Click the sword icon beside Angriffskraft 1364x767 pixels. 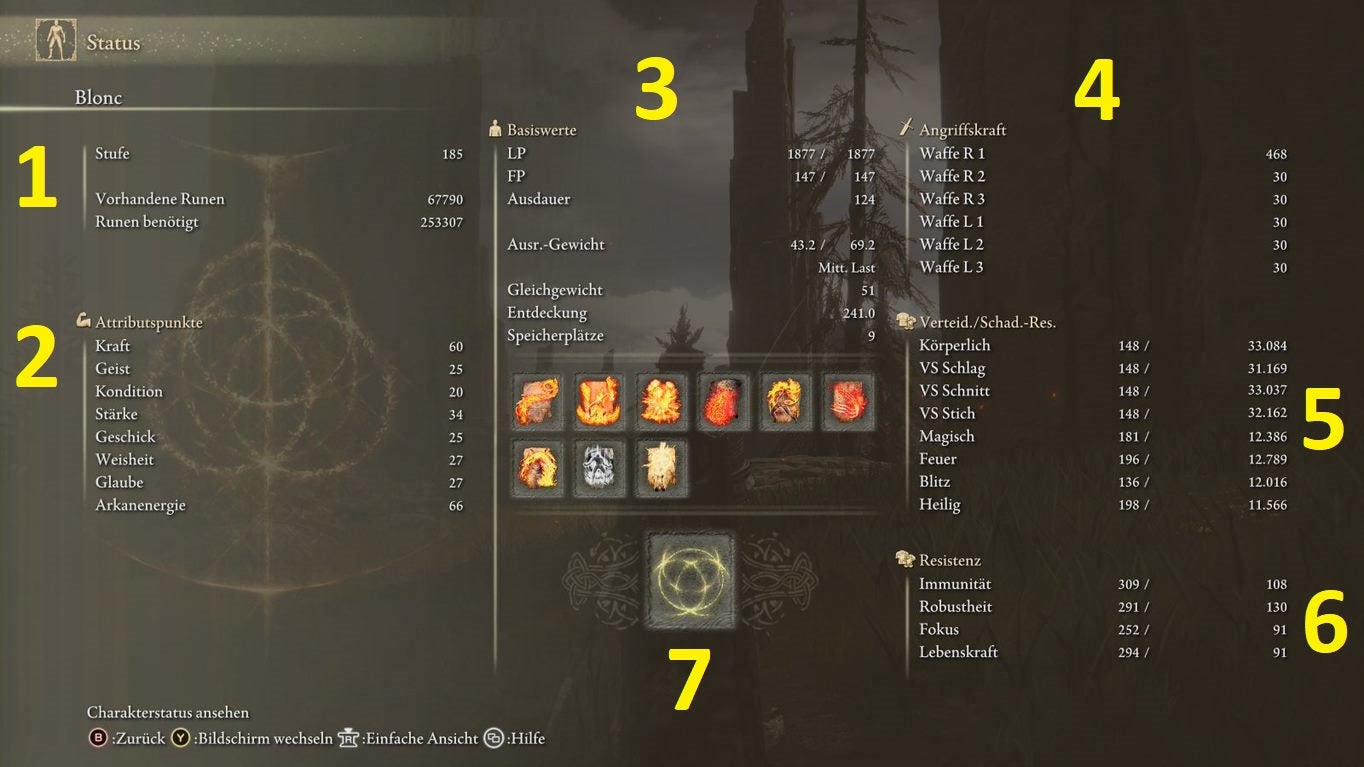906,127
